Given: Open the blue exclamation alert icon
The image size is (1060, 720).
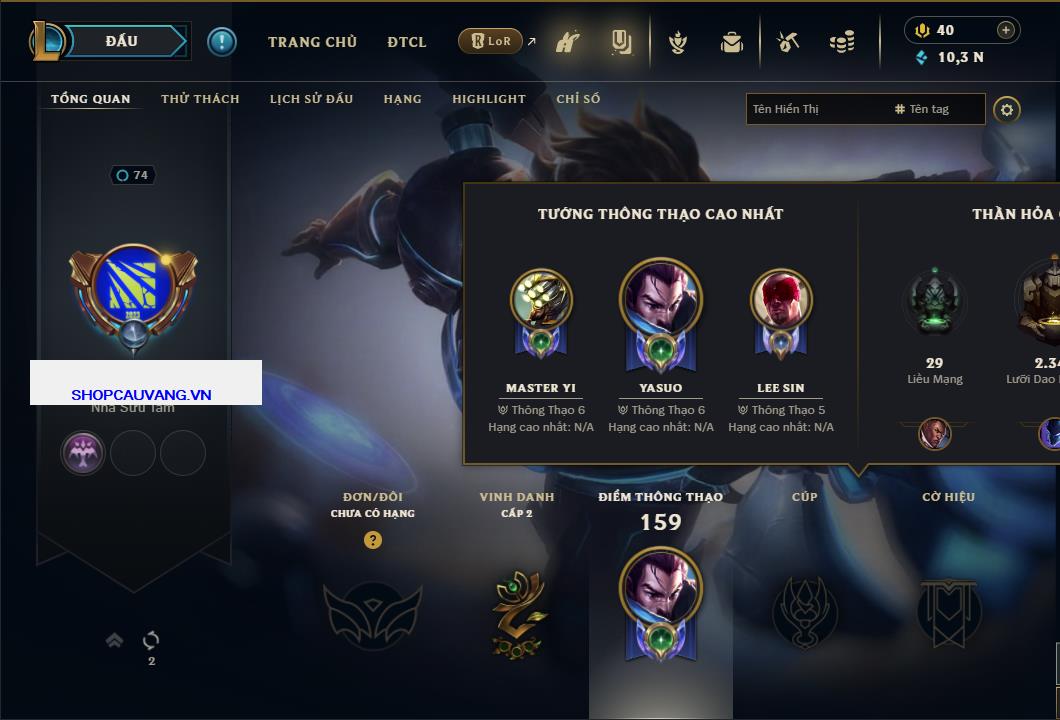Looking at the screenshot, I should pos(221,41).
